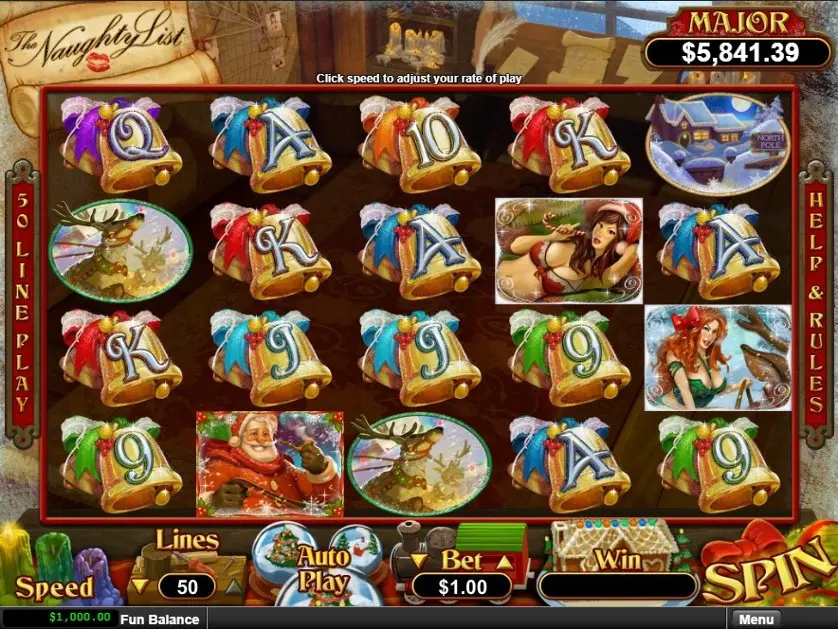Lower the Bet amount with down arrow
This screenshot has height=629, width=838.
click(419, 562)
